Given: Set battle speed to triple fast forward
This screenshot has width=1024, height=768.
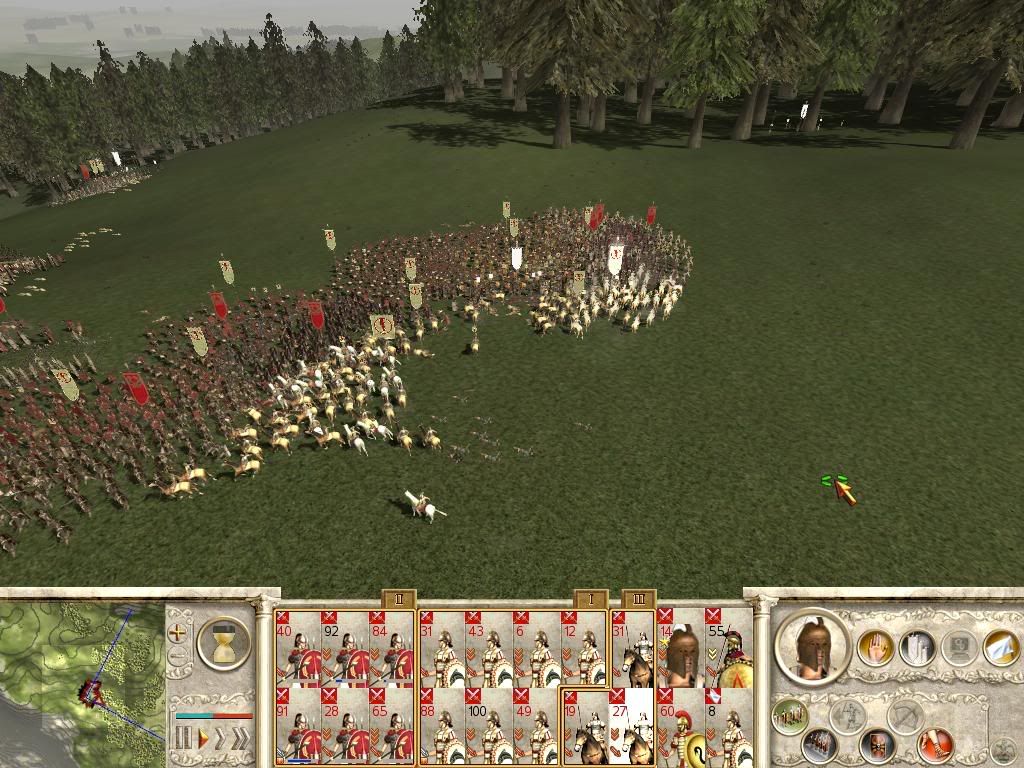Looking at the screenshot, I should tap(241, 738).
